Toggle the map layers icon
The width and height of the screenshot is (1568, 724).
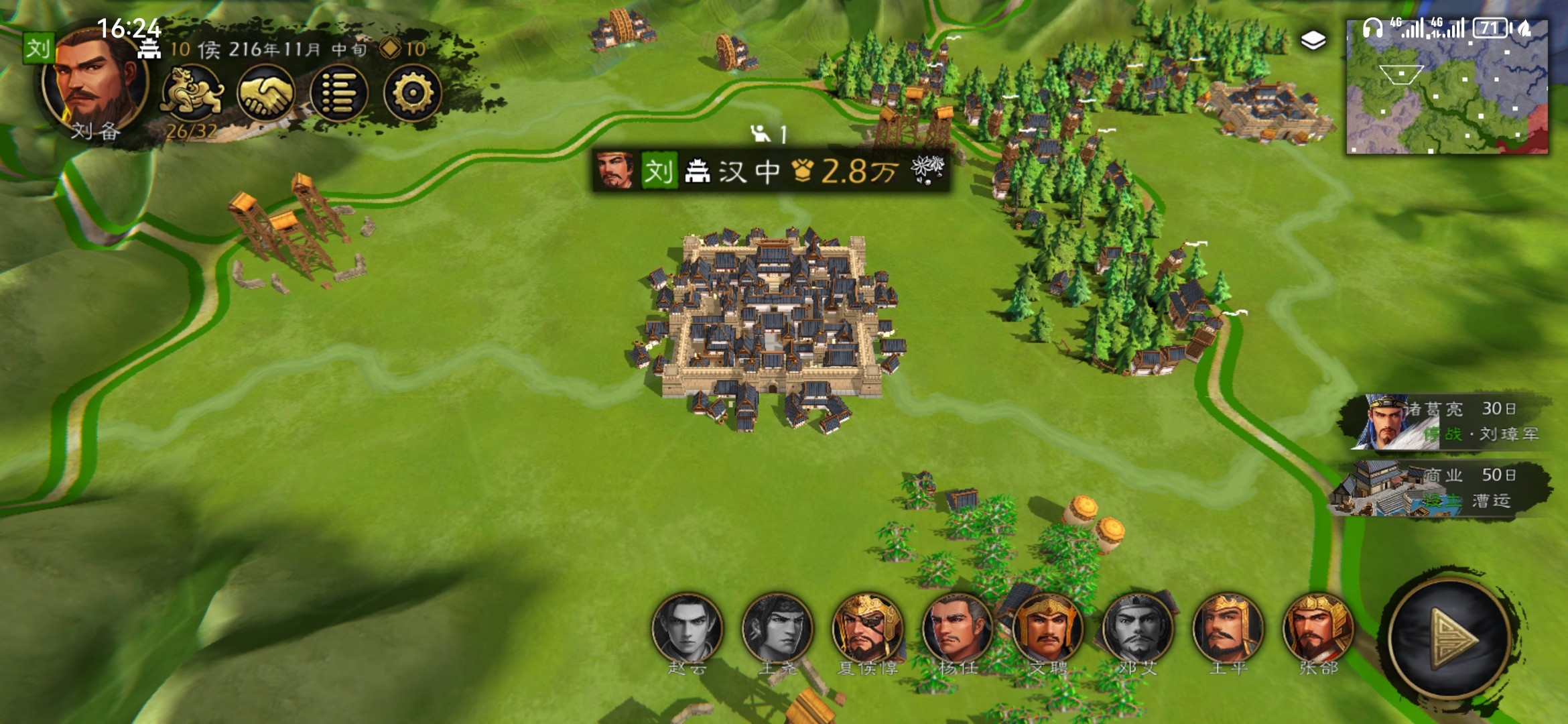coord(1313,41)
